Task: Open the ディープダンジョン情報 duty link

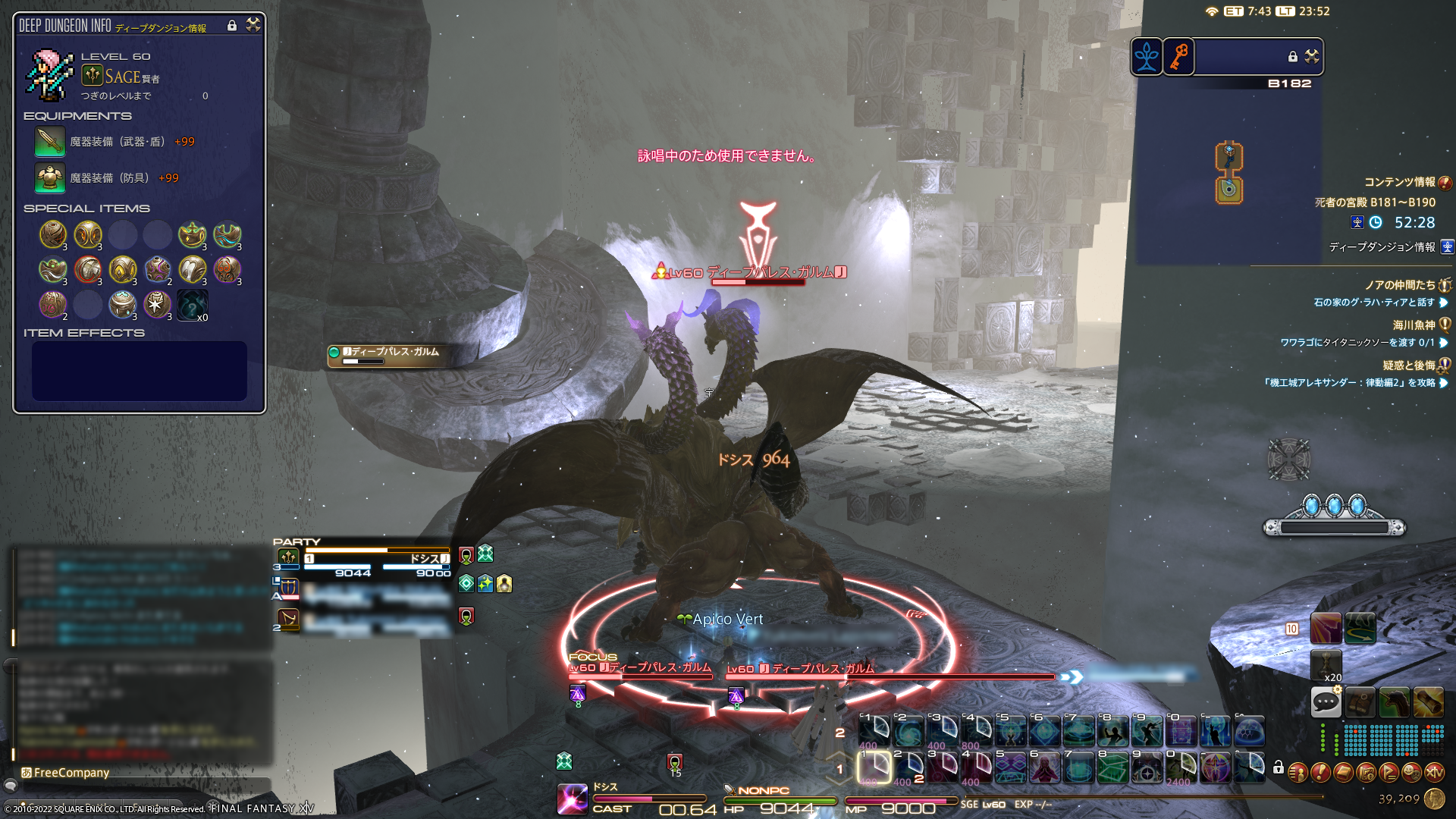Action: 1382,247
